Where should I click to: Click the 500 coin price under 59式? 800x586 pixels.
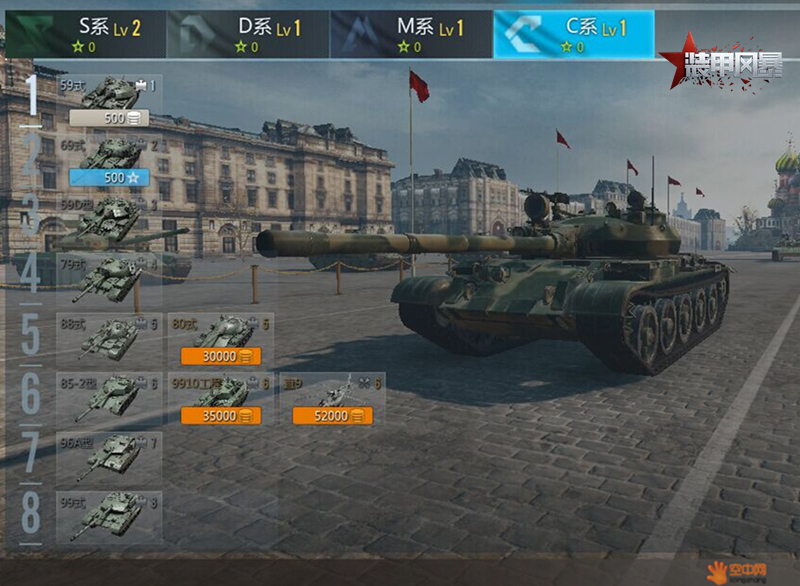tap(109, 119)
